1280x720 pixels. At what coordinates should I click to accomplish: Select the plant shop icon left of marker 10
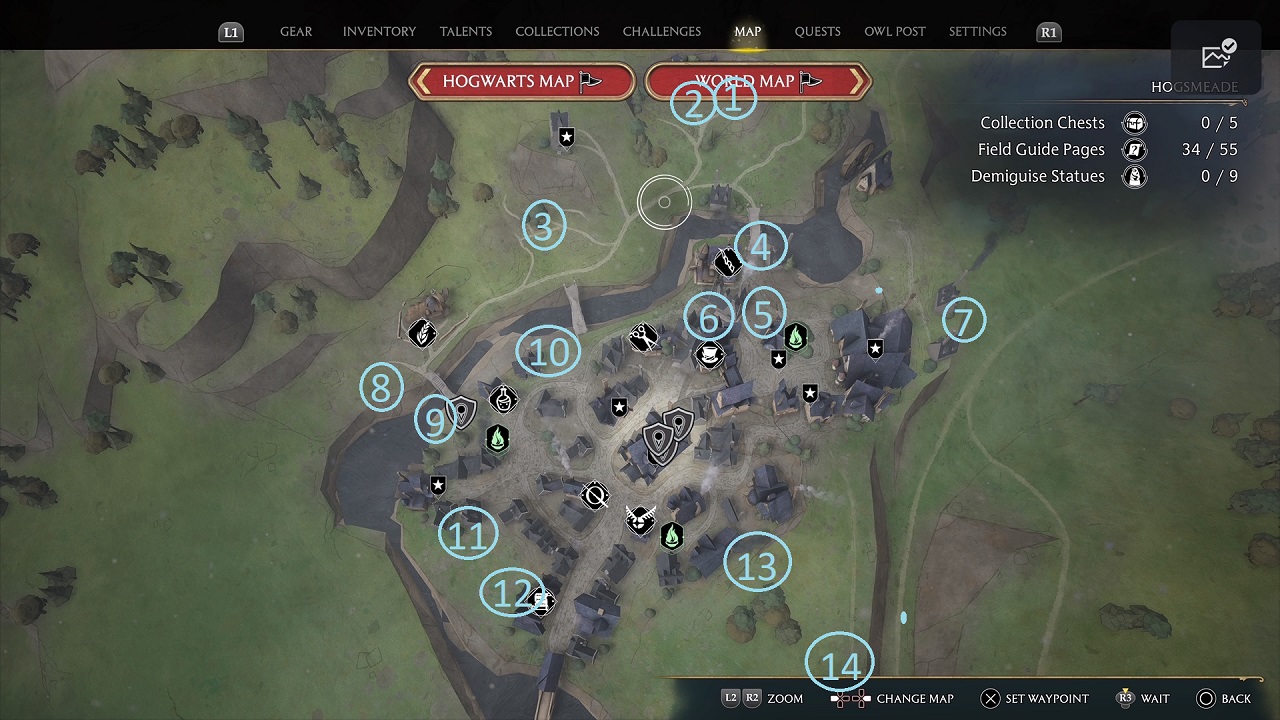click(x=422, y=332)
